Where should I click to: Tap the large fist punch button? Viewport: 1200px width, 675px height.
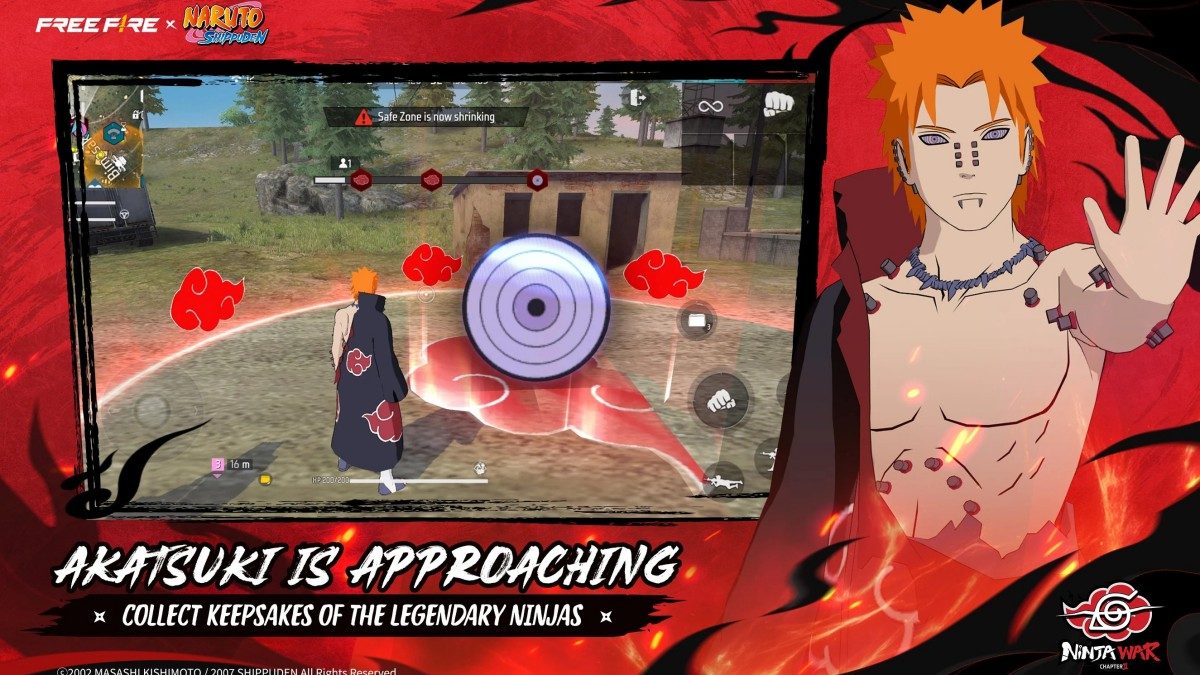(x=721, y=400)
